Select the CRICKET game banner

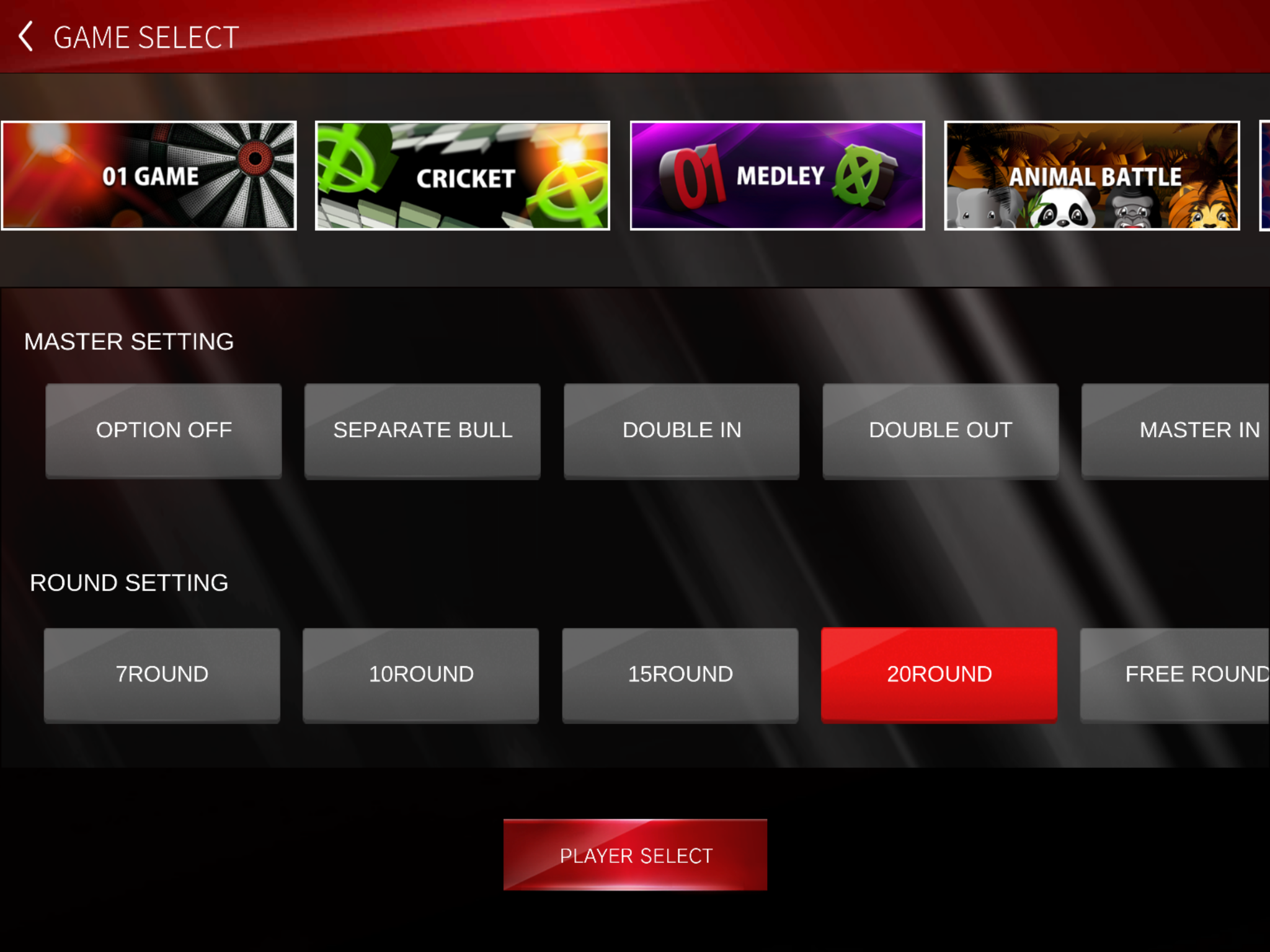point(463,175)
